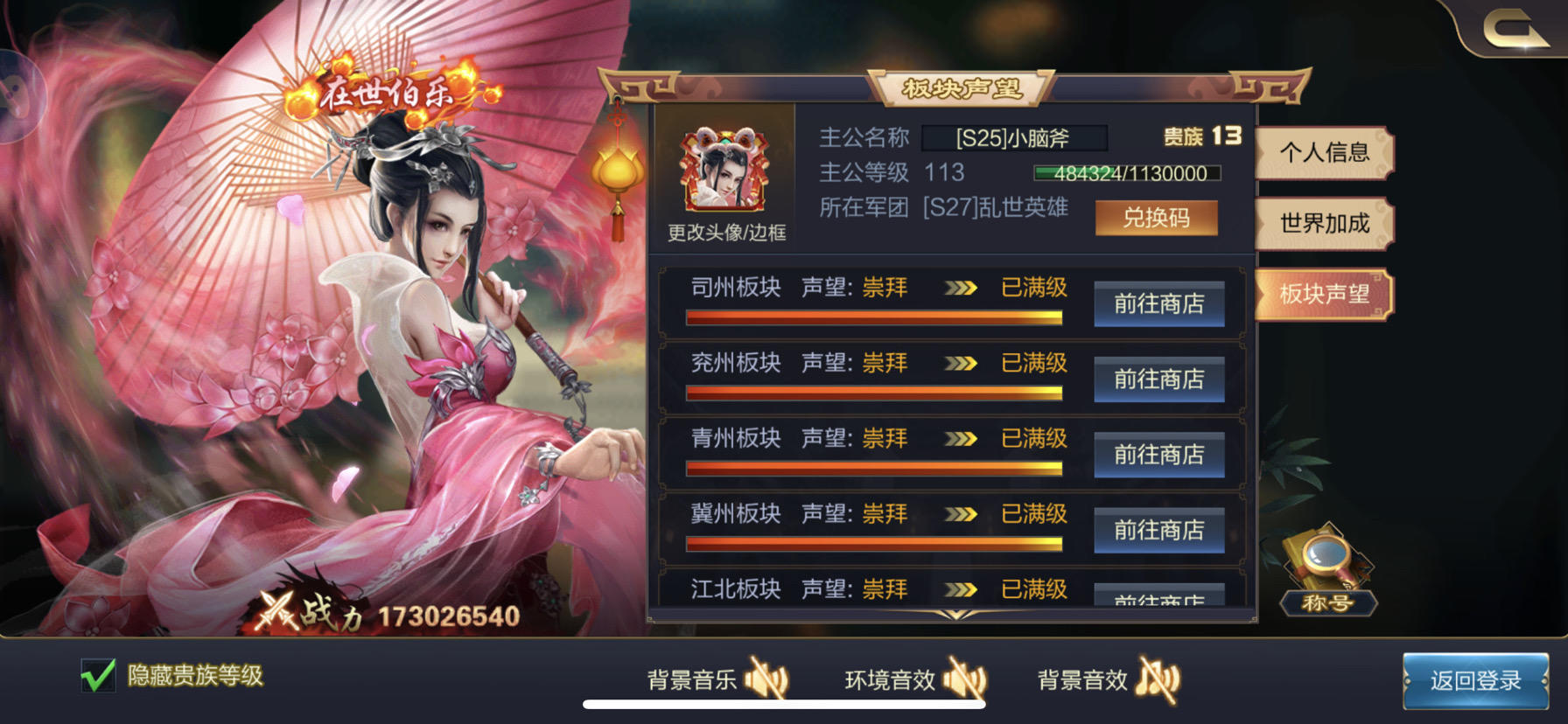Select the 板块声望 tab
This screenshot has width=1568, height=724.
[1326, 295]
